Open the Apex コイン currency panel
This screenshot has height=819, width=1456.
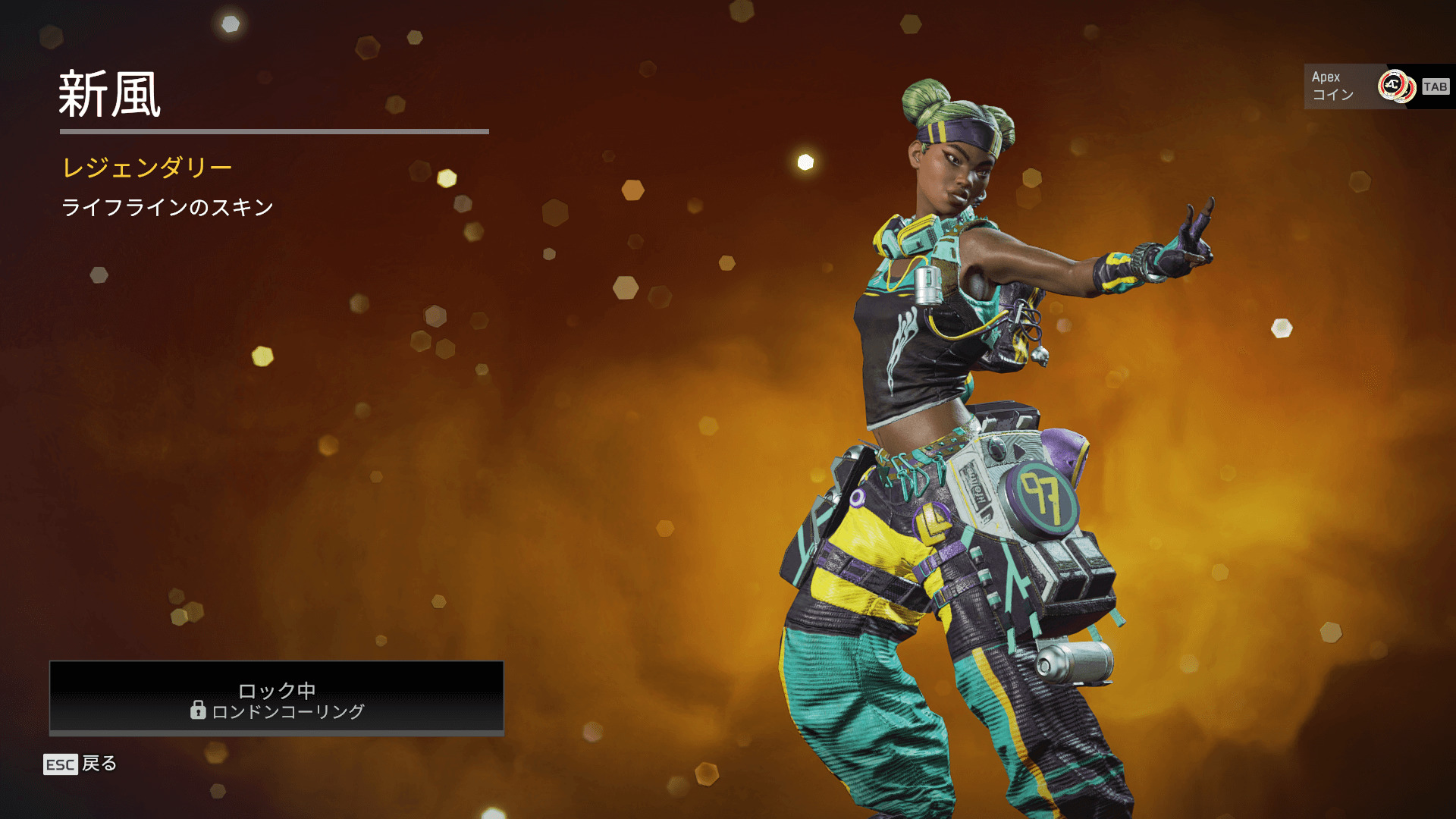[x=1376, y=86]
